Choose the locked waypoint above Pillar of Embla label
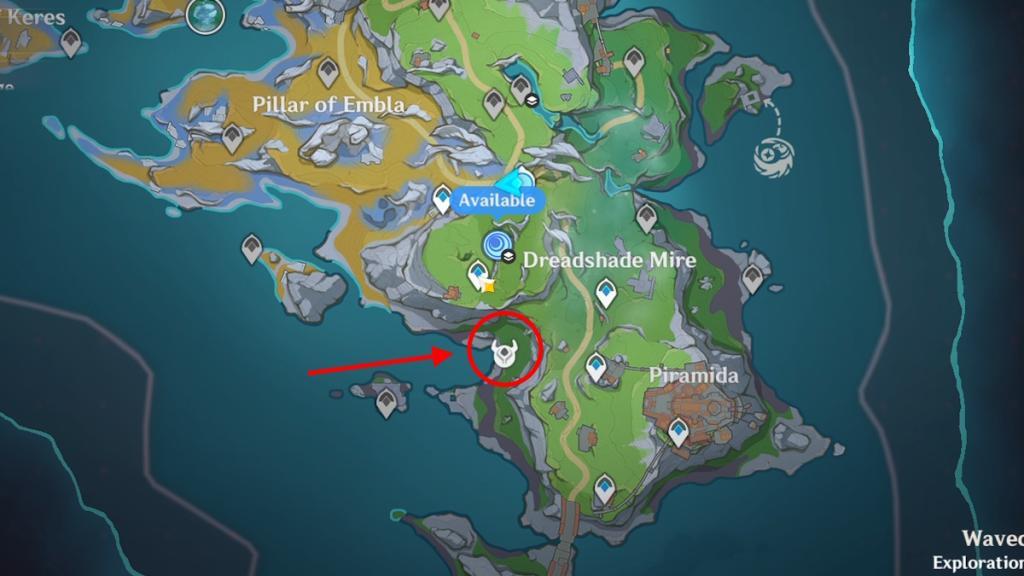This screenshot has width=1024, height=576. click(x=327, y=71)
